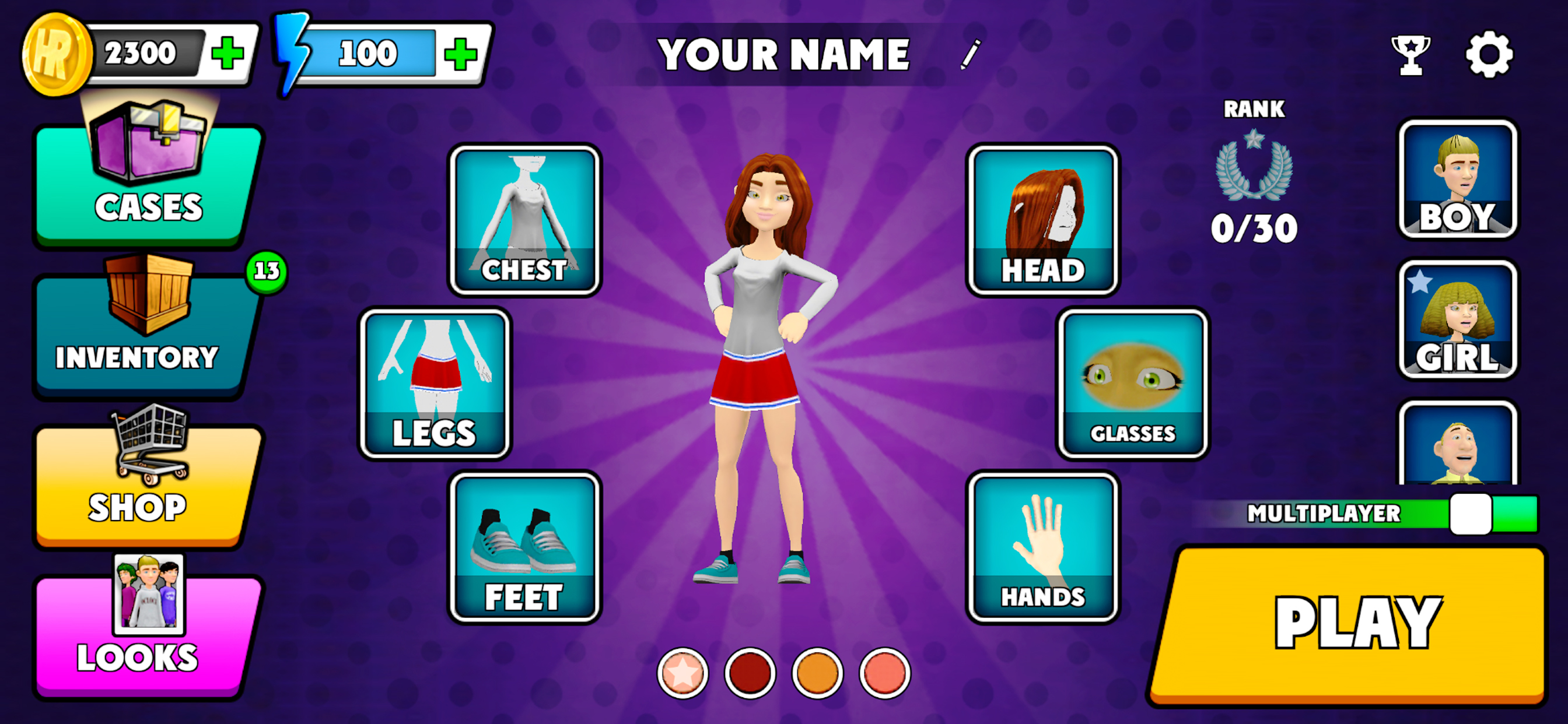Add energy with the lightning plus button
This screenshot has width=1568, height=724.
460,54
